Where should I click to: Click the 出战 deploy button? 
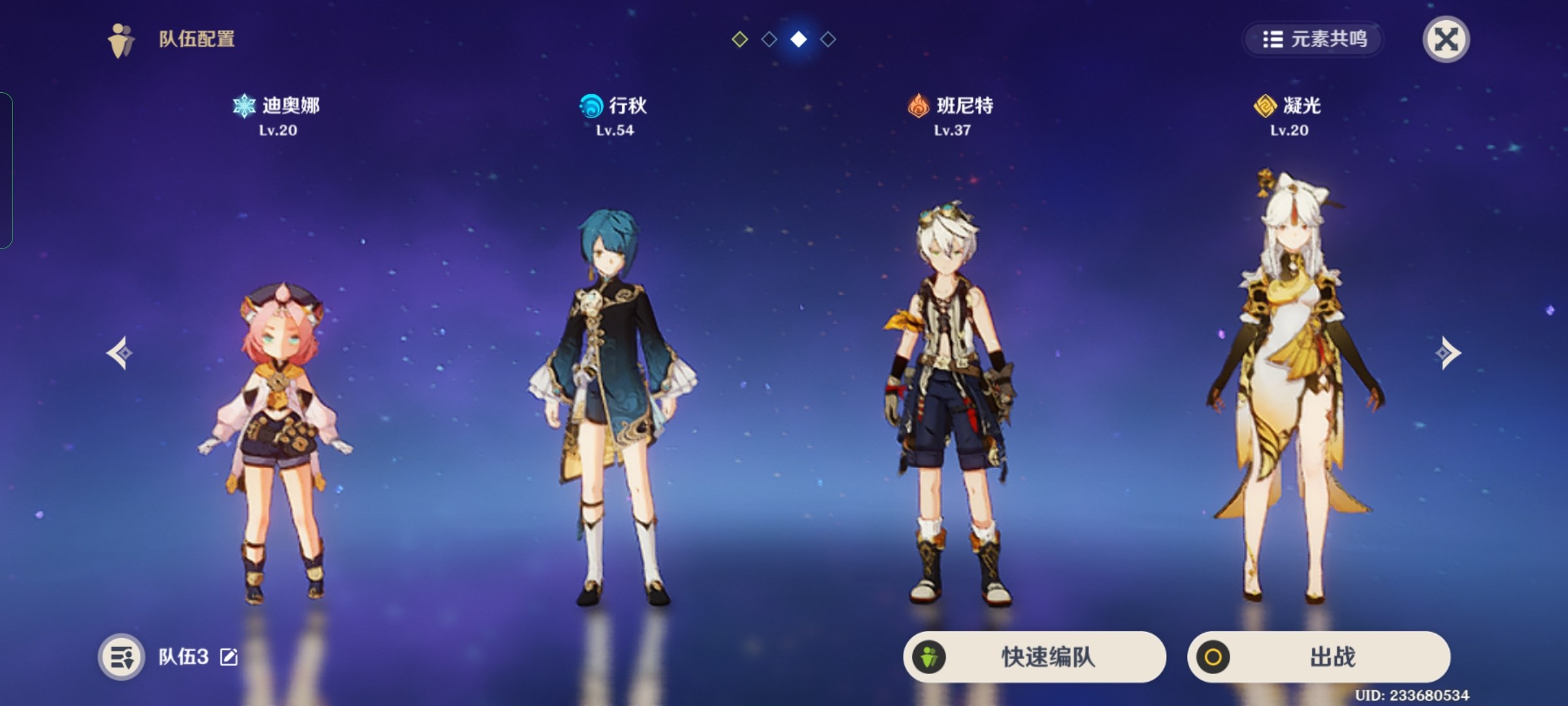click(x=1318, y=656)
